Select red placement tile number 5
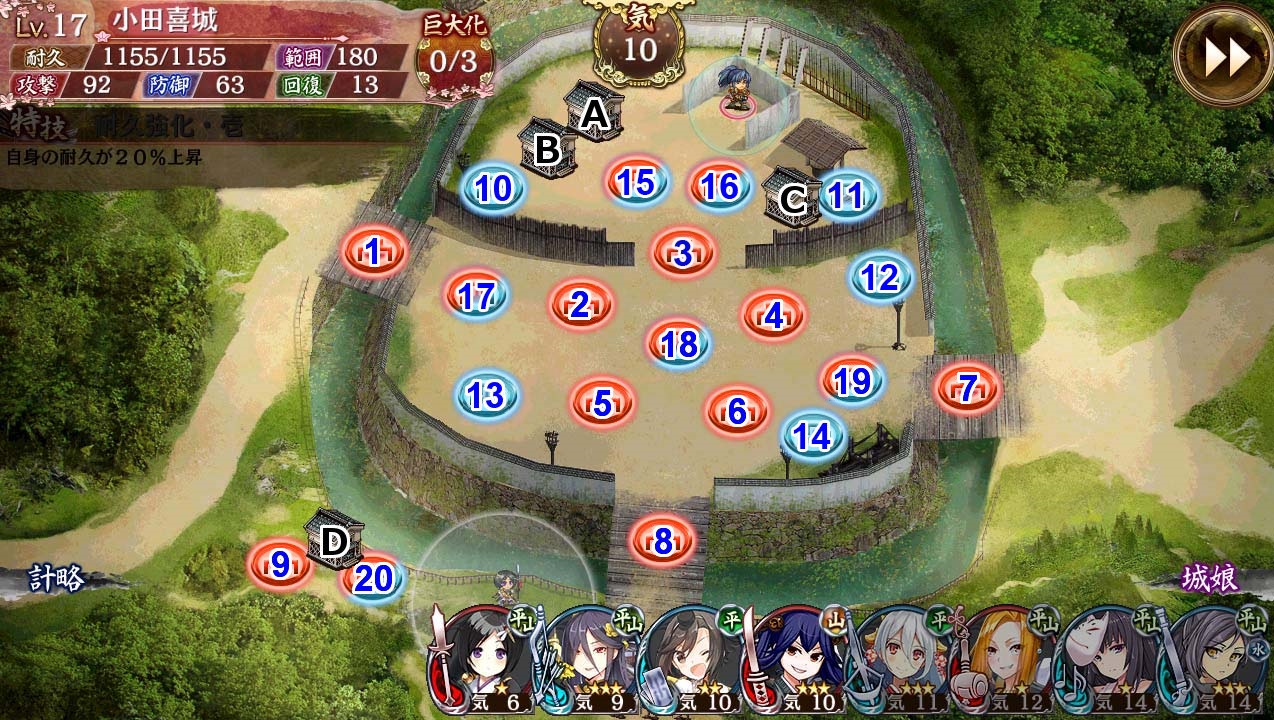Viewport: 1274px width, 720px height. pyautogui.click(x=602, y=403)
